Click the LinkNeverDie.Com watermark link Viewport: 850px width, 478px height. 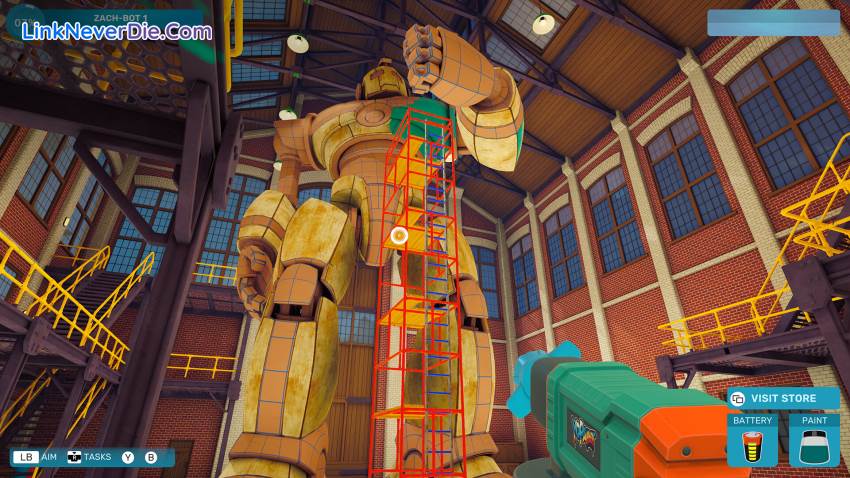tap(116, 31)
